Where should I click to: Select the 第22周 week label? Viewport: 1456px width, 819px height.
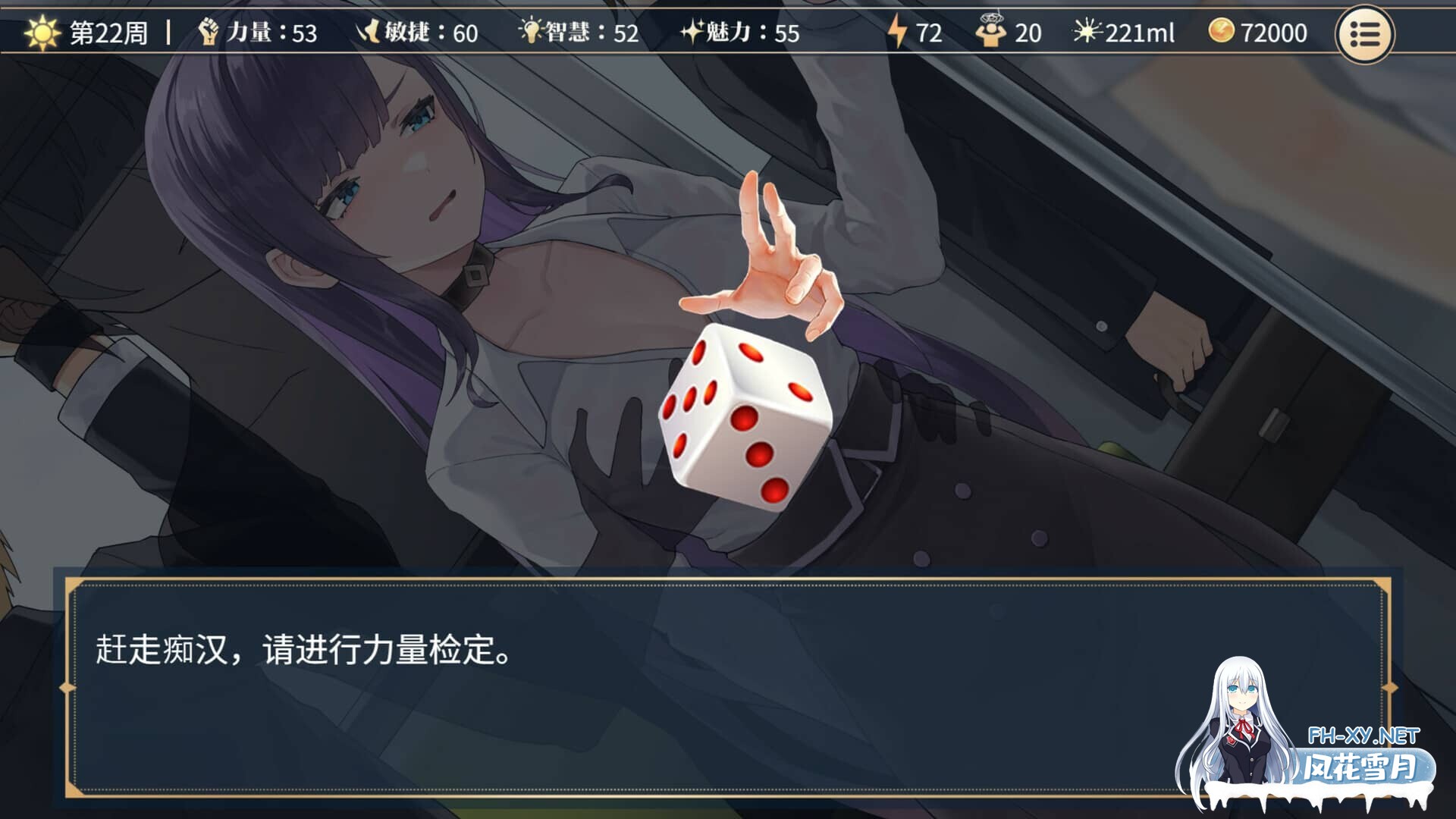102,33
